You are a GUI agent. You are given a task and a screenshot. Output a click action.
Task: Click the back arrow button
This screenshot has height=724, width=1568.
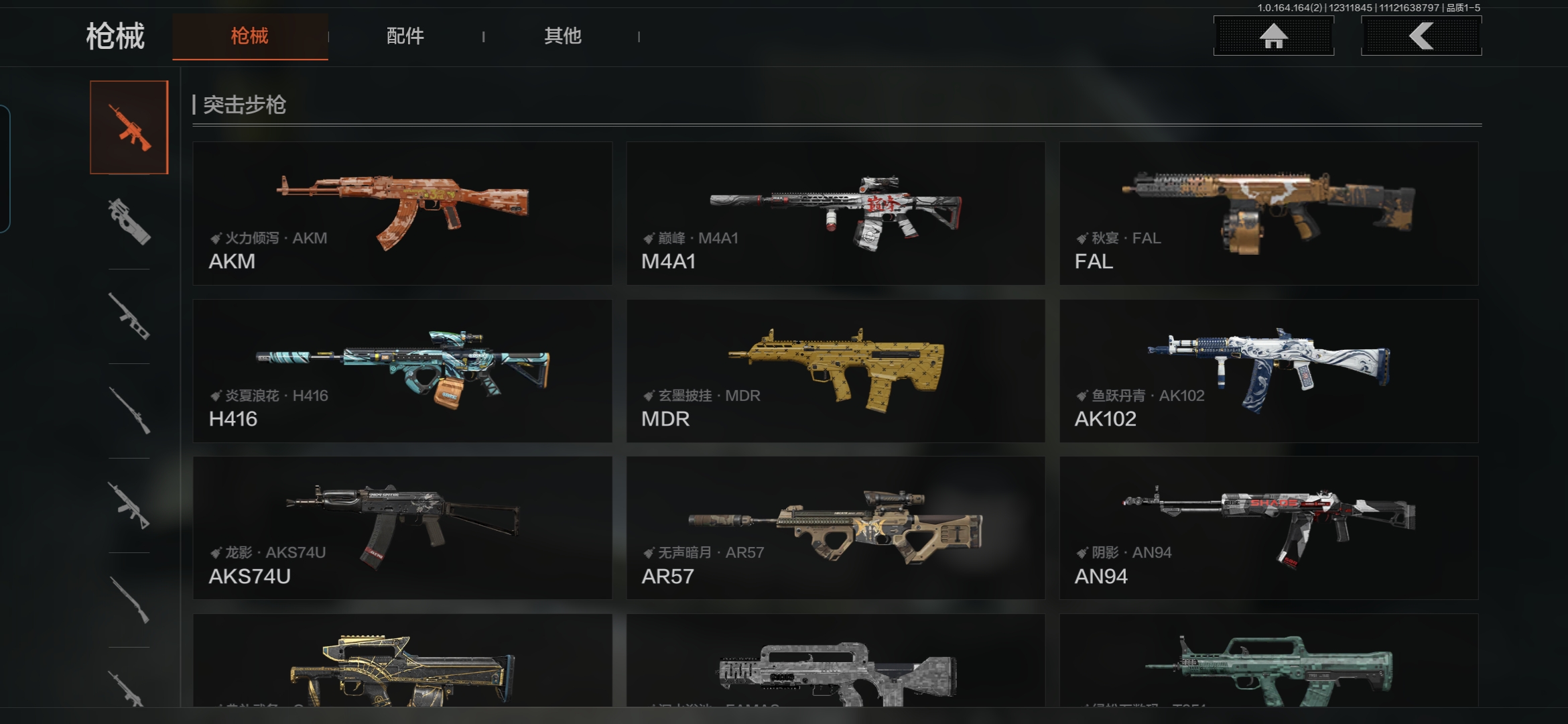1421,36
